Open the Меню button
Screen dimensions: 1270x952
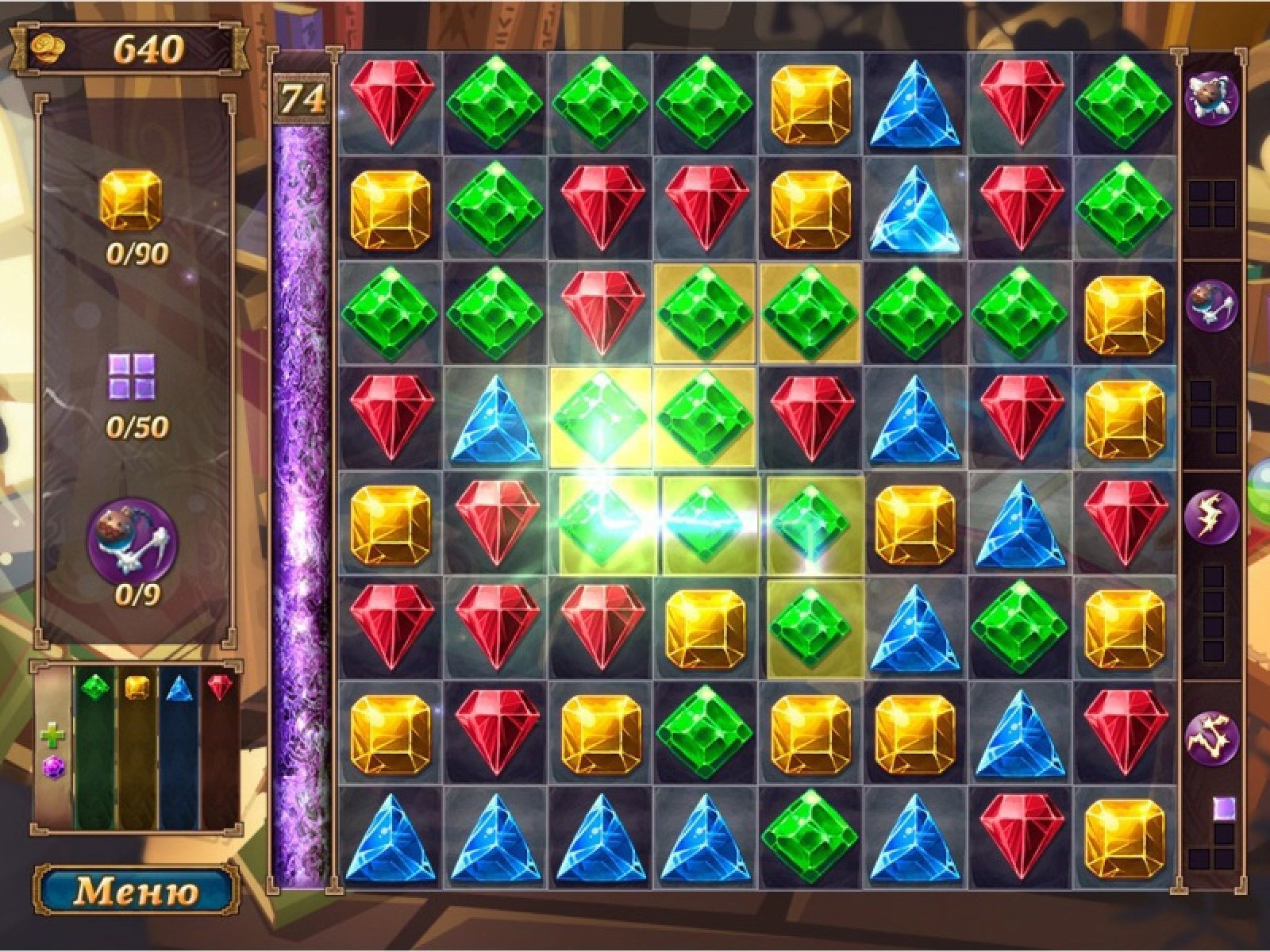pos(136,890)
